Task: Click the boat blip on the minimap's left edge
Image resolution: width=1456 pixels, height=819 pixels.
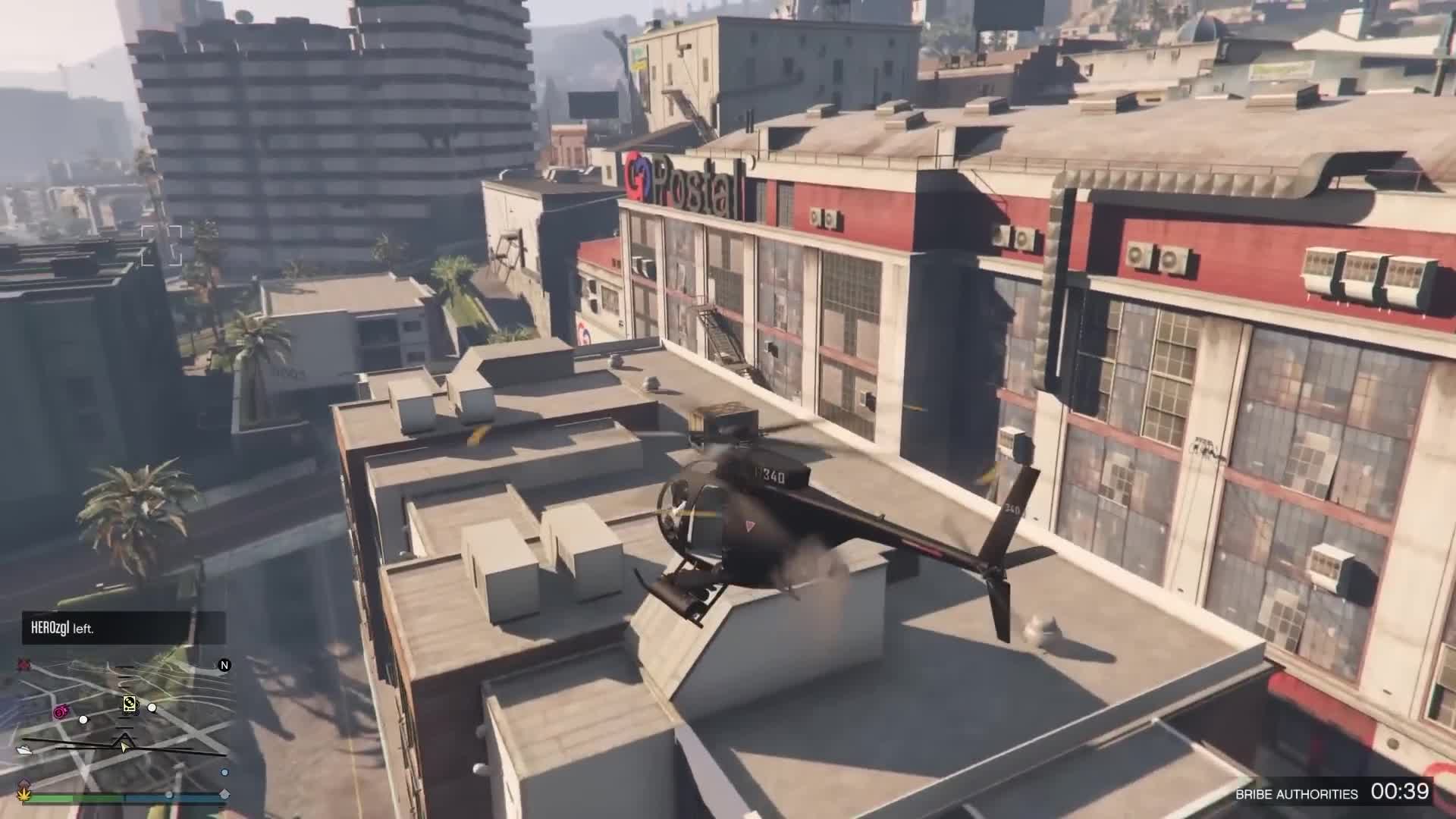Action: click(x=24, y=748)
